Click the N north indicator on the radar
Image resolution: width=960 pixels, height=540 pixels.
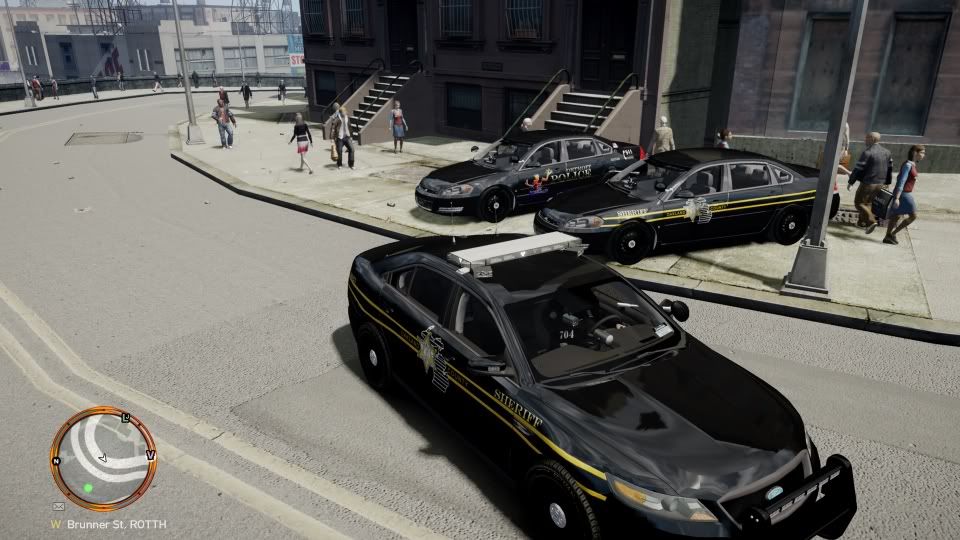click(57, 461)
